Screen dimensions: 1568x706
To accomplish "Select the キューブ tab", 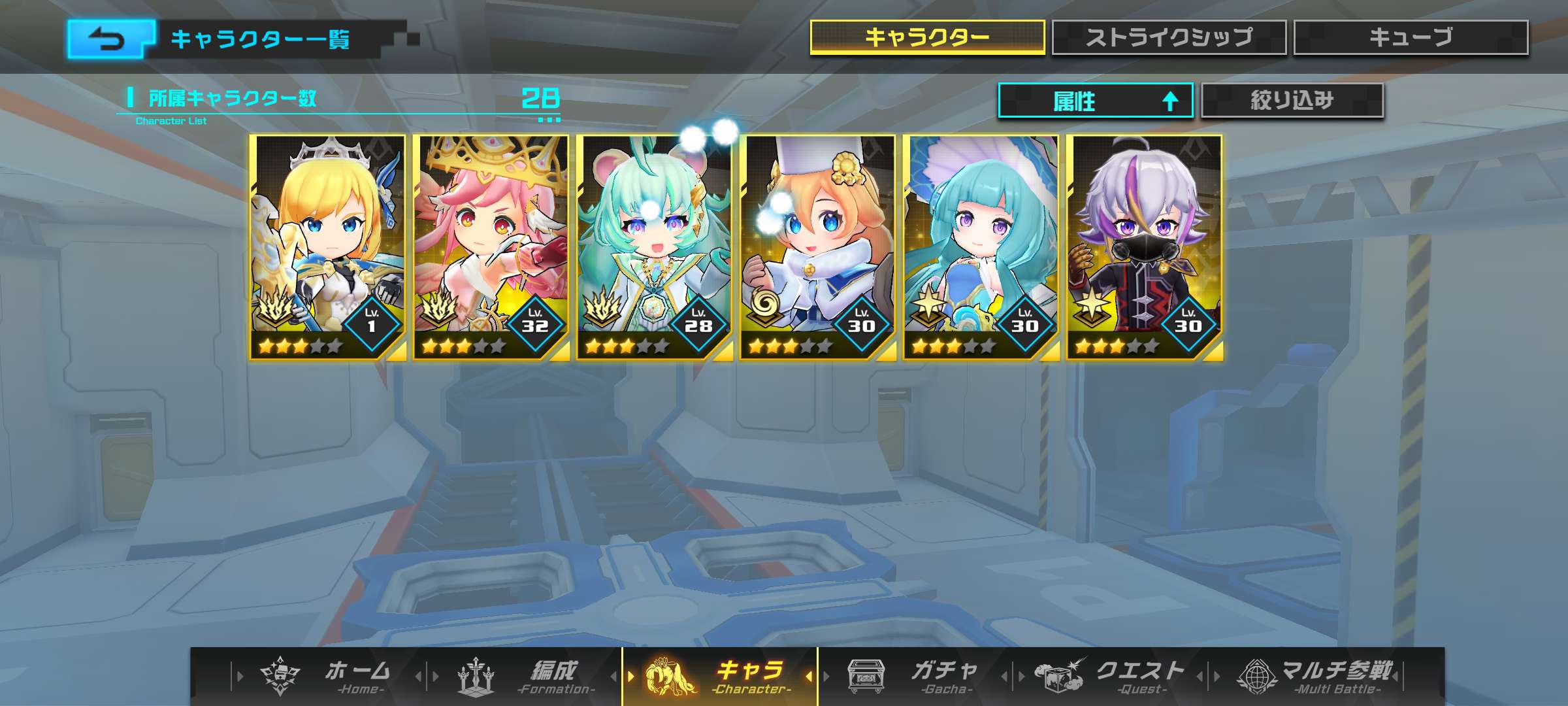I will (1410, 37).
